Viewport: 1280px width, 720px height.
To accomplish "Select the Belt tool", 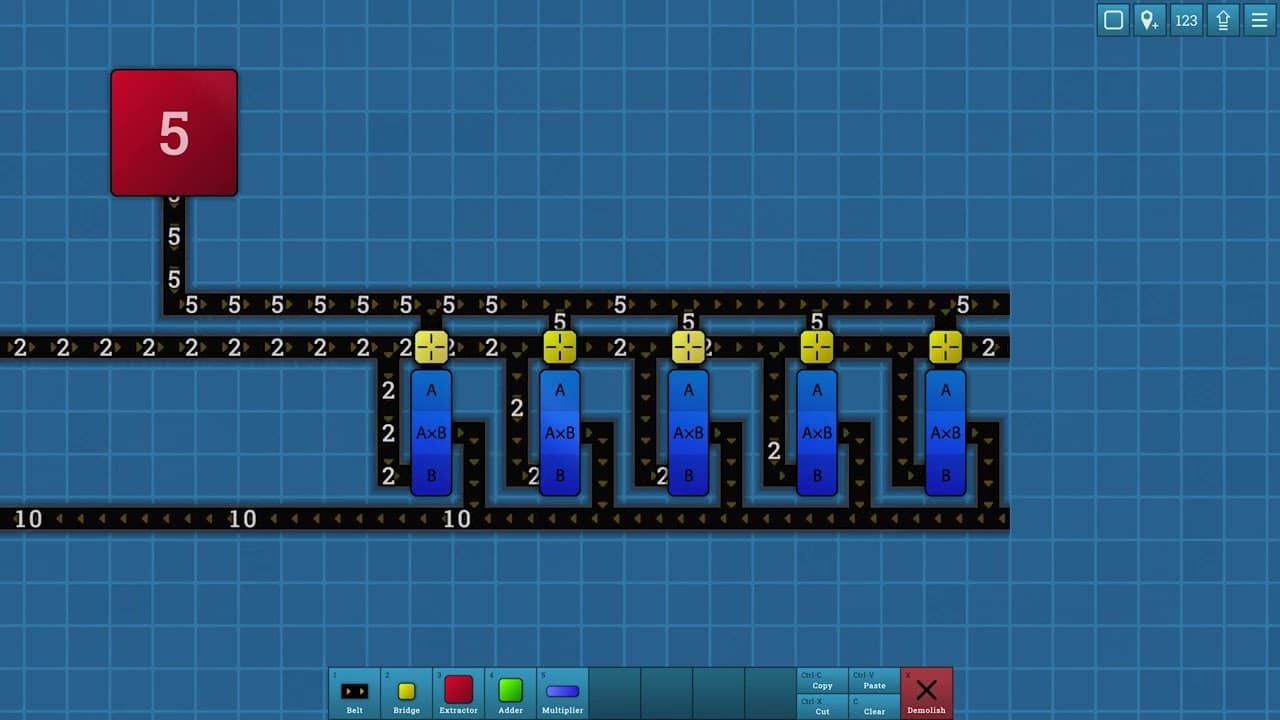I will pos(355,690).
